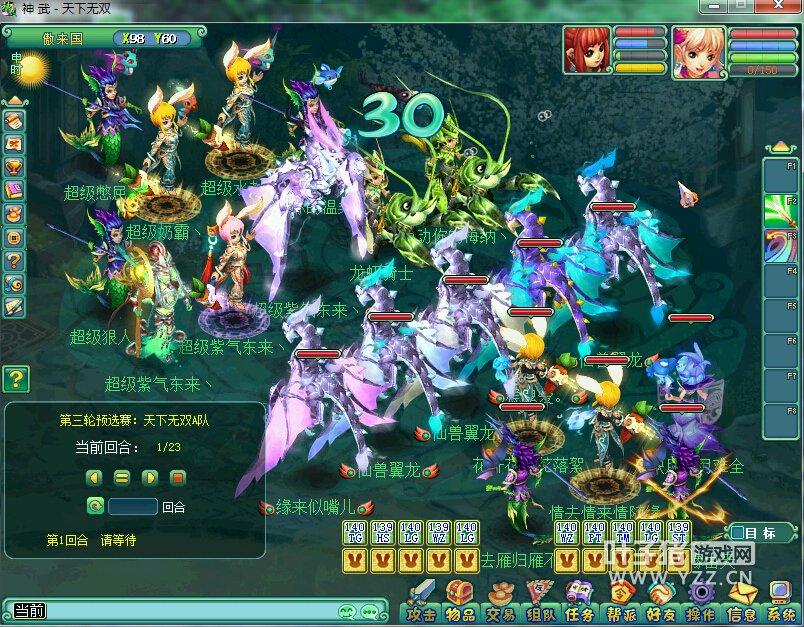Pause the battle replay
Image resolution: width=804 pixels, height=627 pixels.
[x=122, y=477]
